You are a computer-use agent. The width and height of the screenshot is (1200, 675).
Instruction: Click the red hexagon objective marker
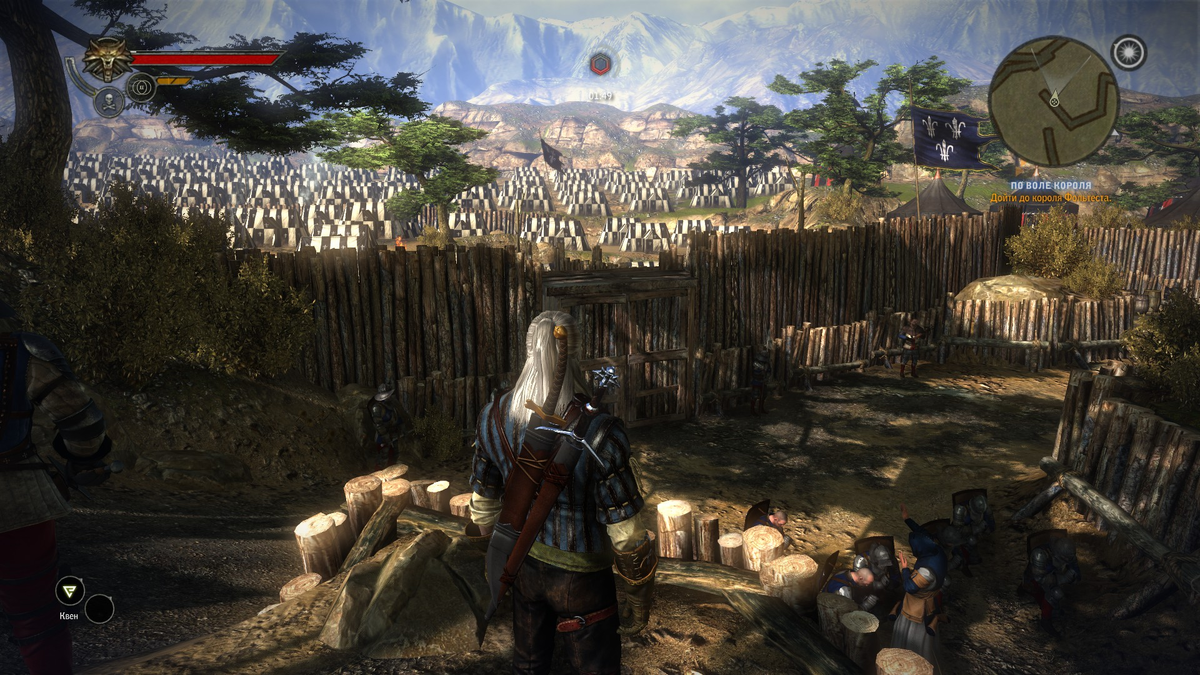click(600, 64)
